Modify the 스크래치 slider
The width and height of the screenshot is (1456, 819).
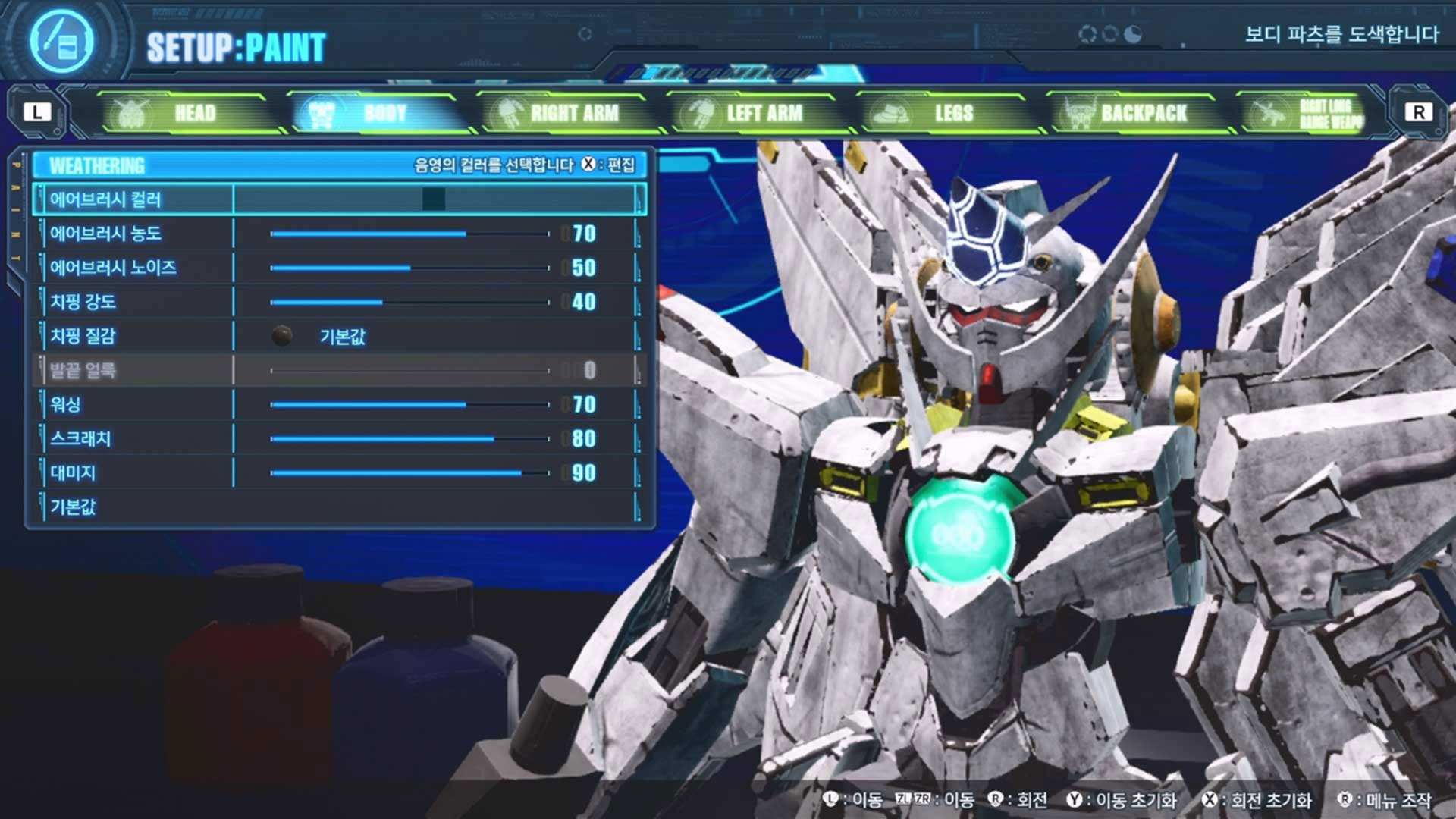point(409,438)
